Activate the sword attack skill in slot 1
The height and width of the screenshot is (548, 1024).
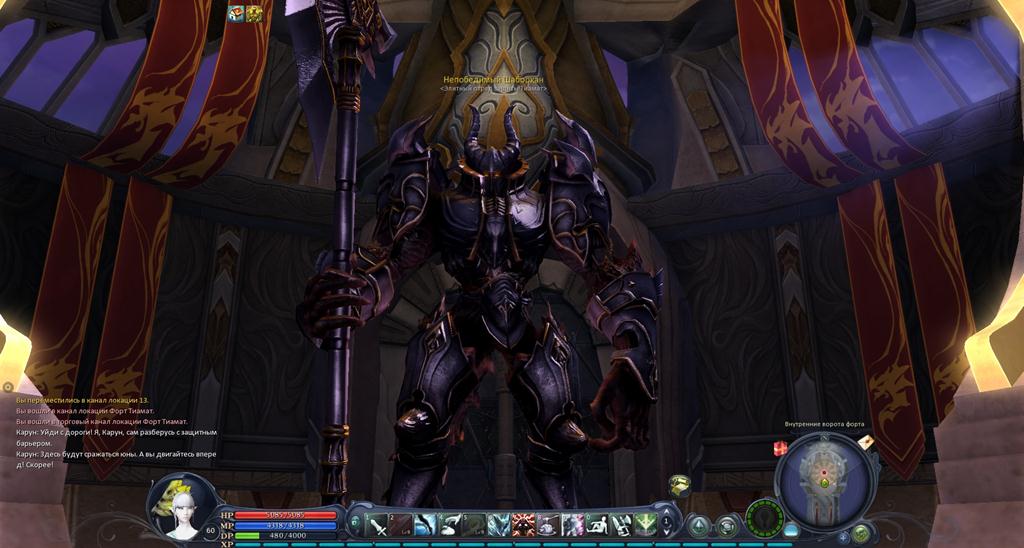point(378,525)
